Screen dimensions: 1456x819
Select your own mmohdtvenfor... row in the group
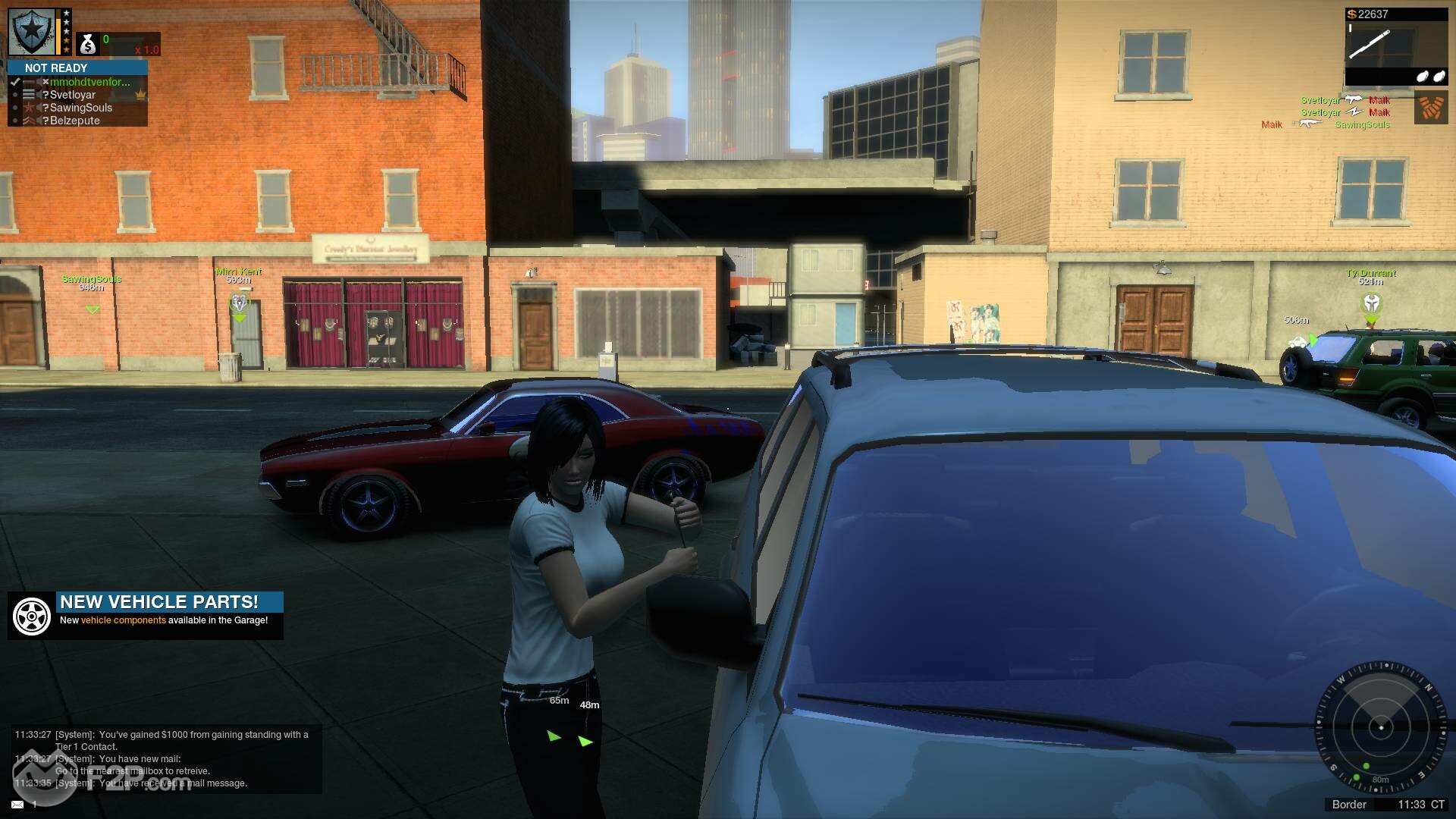click(89, 82)
